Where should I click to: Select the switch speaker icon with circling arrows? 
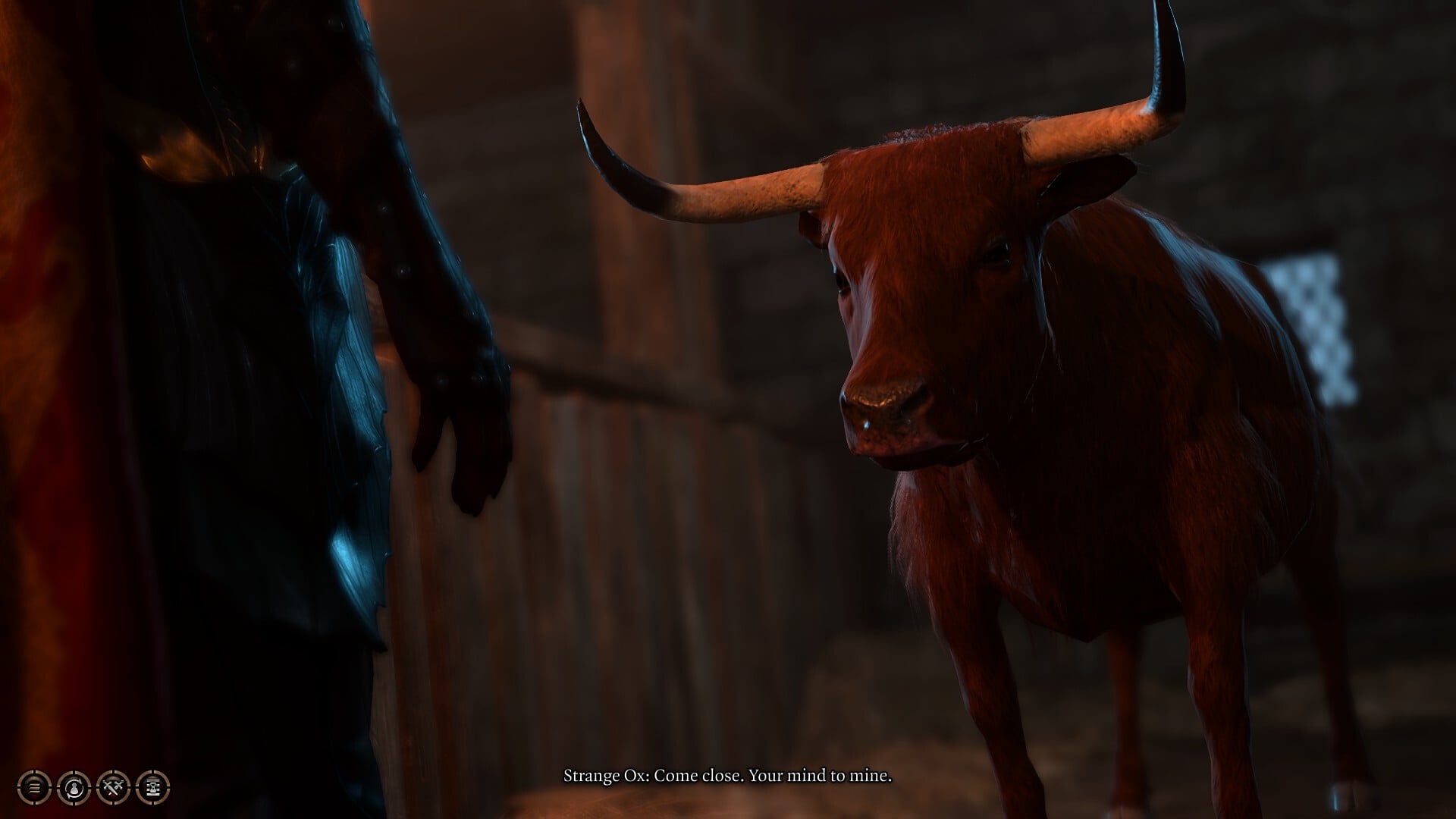point(73,787)
